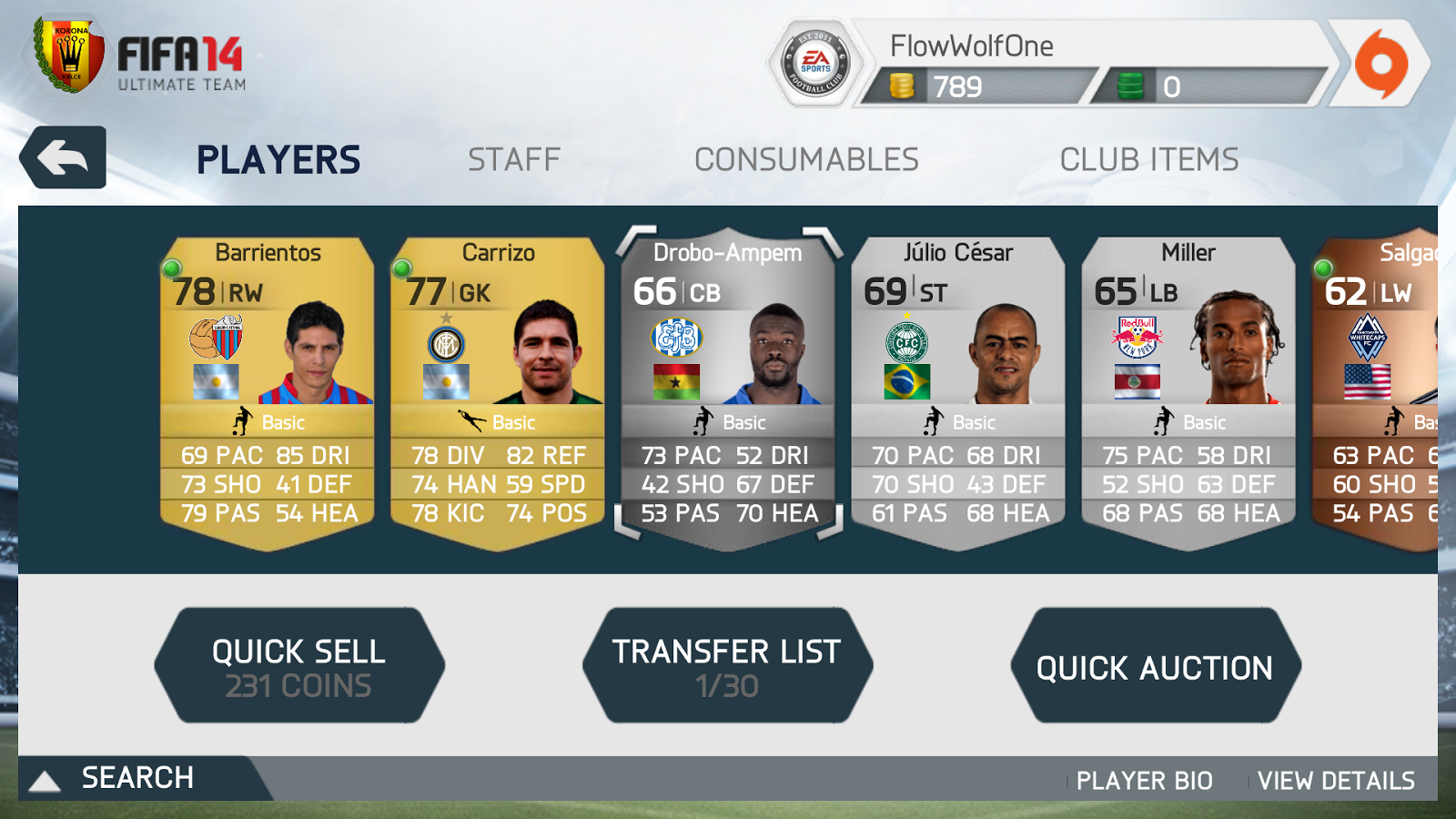Viewport: 1456px width, 819px height.
Task: Click the green FIFA Points icon
Action: [1130, 84]
